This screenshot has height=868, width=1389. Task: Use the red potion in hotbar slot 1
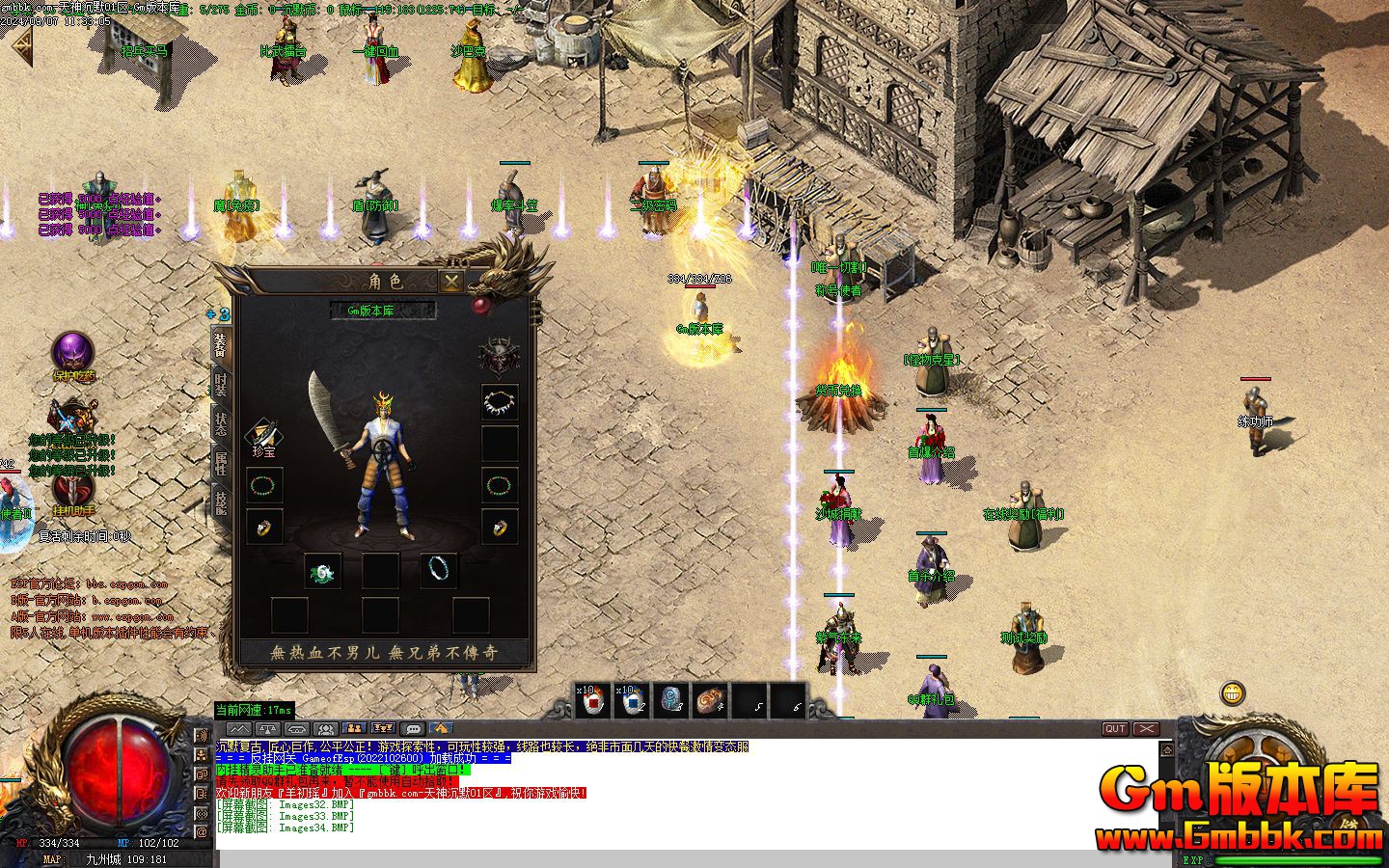coord(594,701)
